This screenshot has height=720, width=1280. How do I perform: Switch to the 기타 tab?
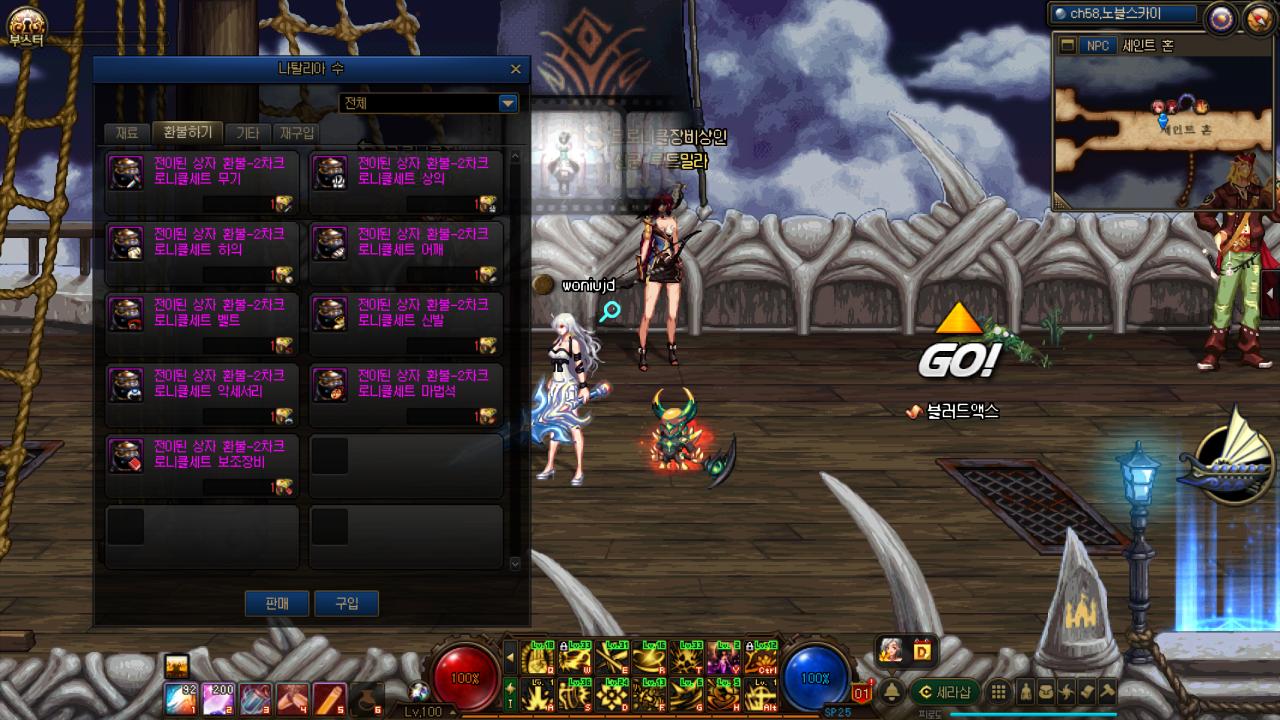tap(246, 133)
